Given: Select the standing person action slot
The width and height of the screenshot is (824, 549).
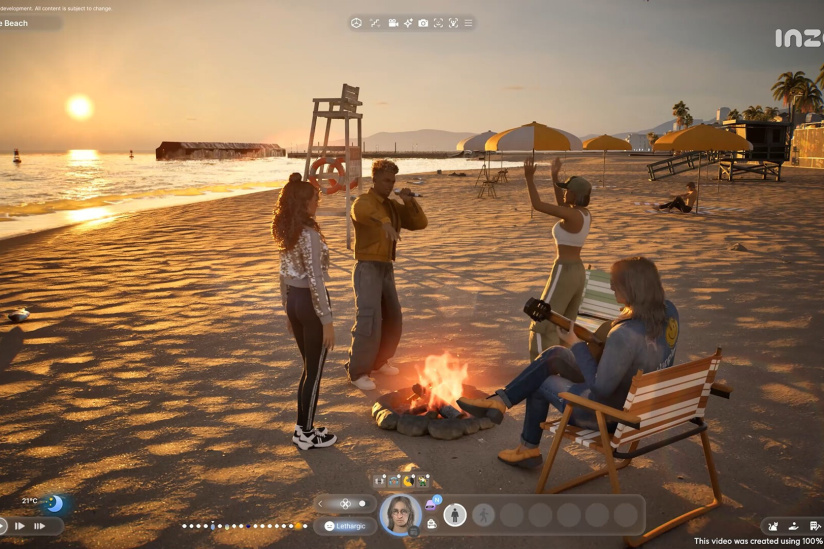Looking at the screenshot, I should tap(455, 515).
